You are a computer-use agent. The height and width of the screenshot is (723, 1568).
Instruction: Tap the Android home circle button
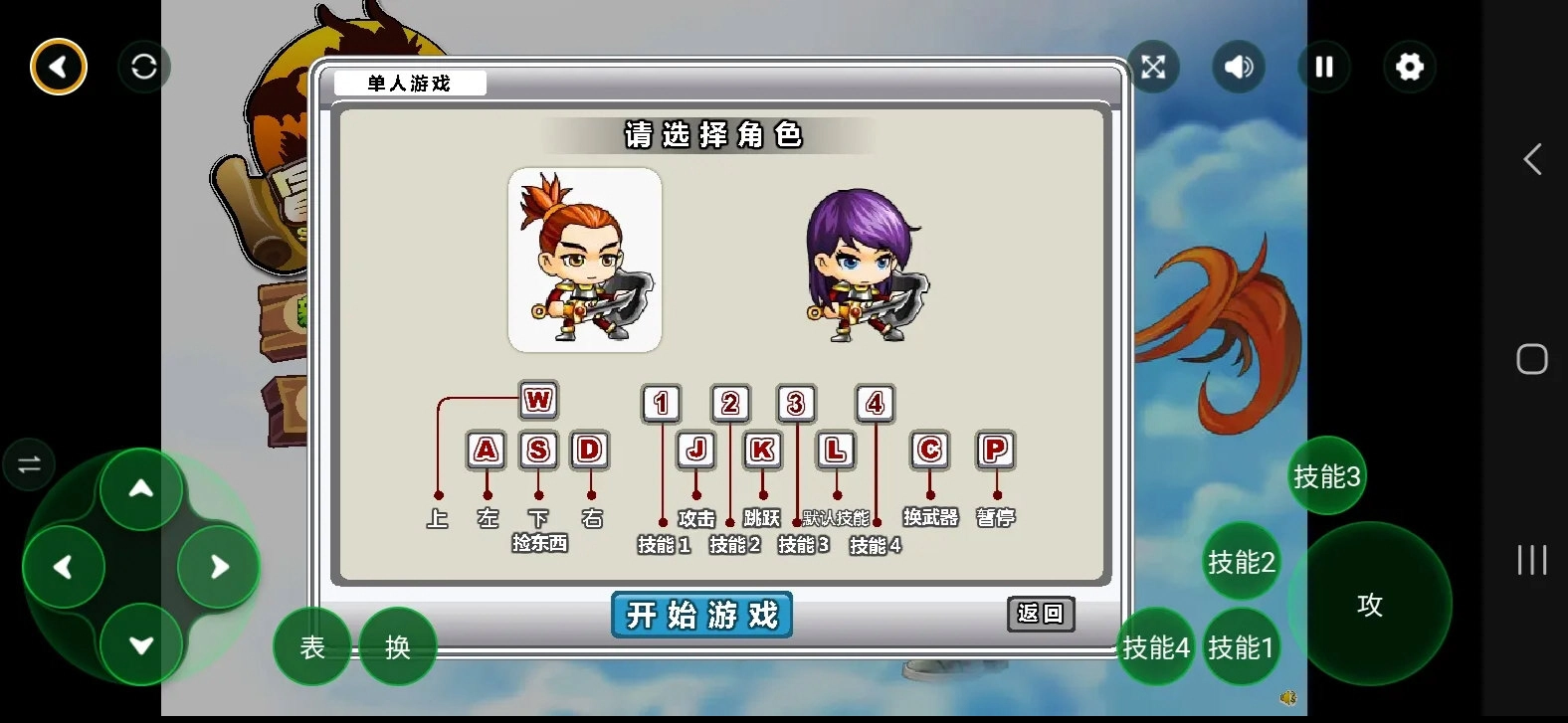[1530, 359]
